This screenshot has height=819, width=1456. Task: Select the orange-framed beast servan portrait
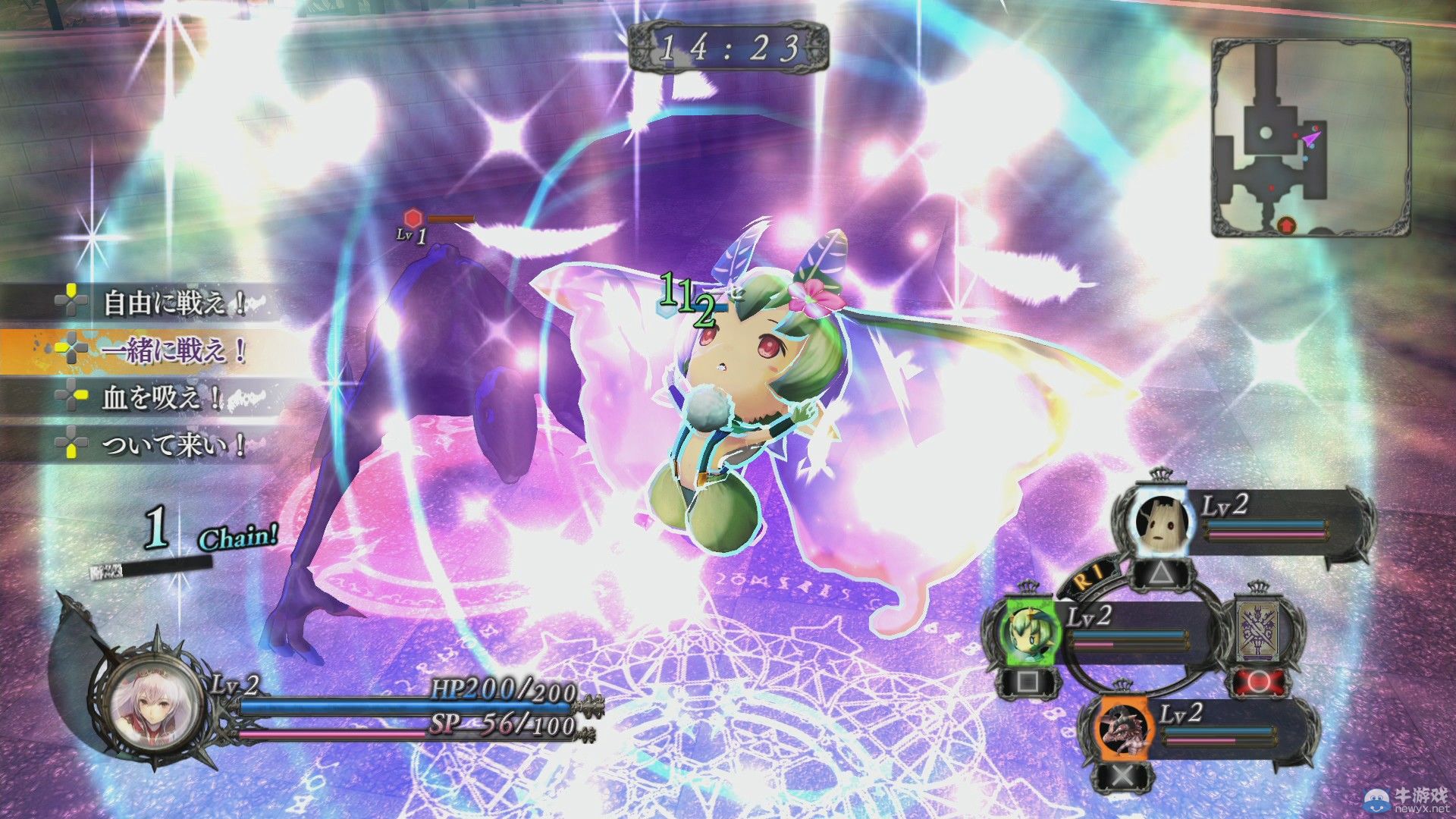[x=1124, y=729]
